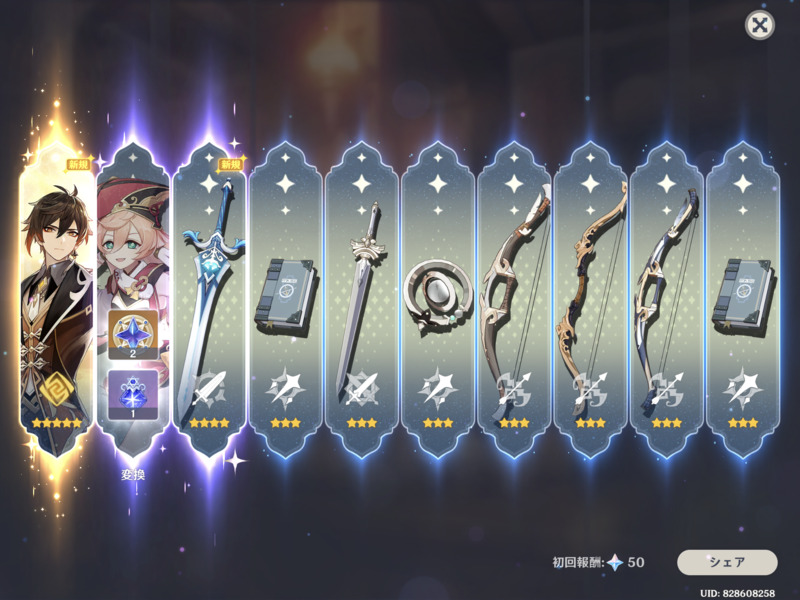
Task: Select the three-star orb catalyst card
Action: pos(438,295)
